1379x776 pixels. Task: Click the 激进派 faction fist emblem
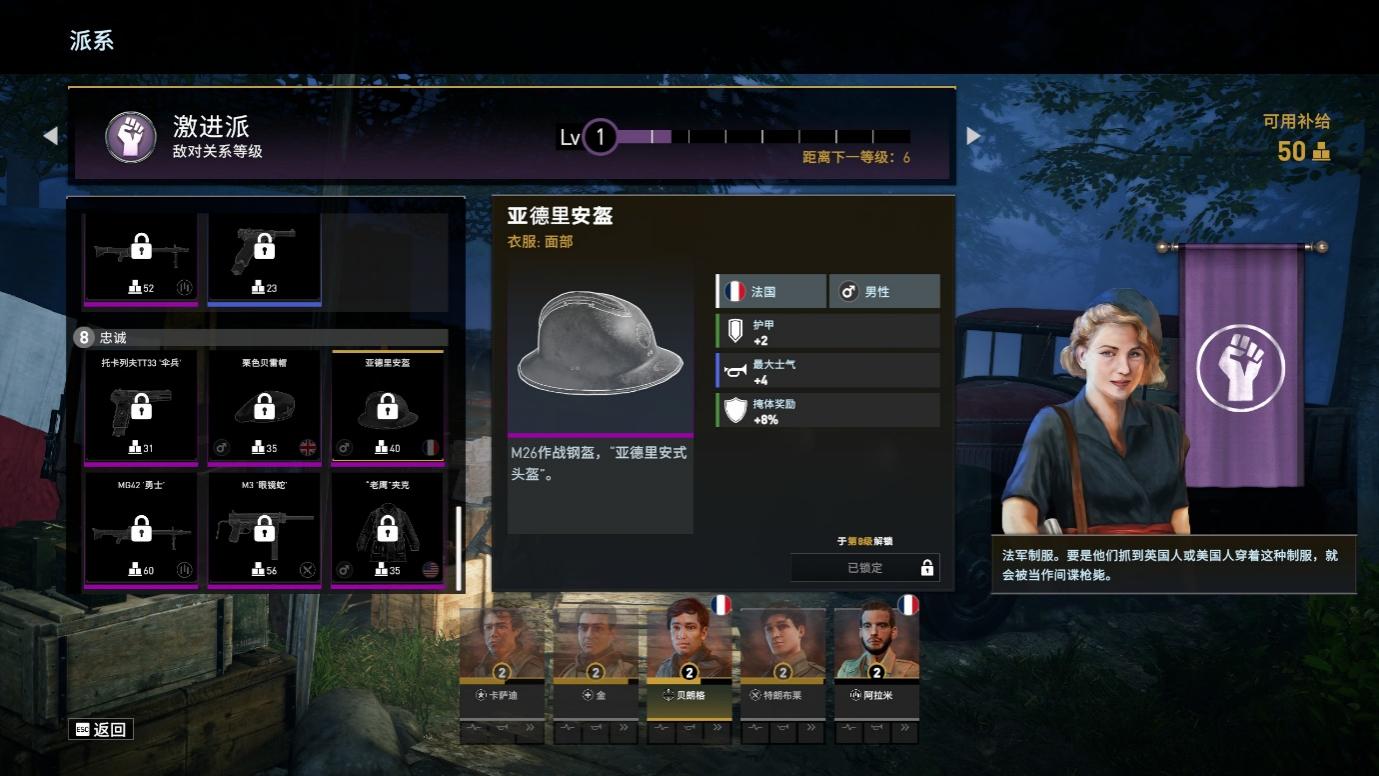coord(130,136)
